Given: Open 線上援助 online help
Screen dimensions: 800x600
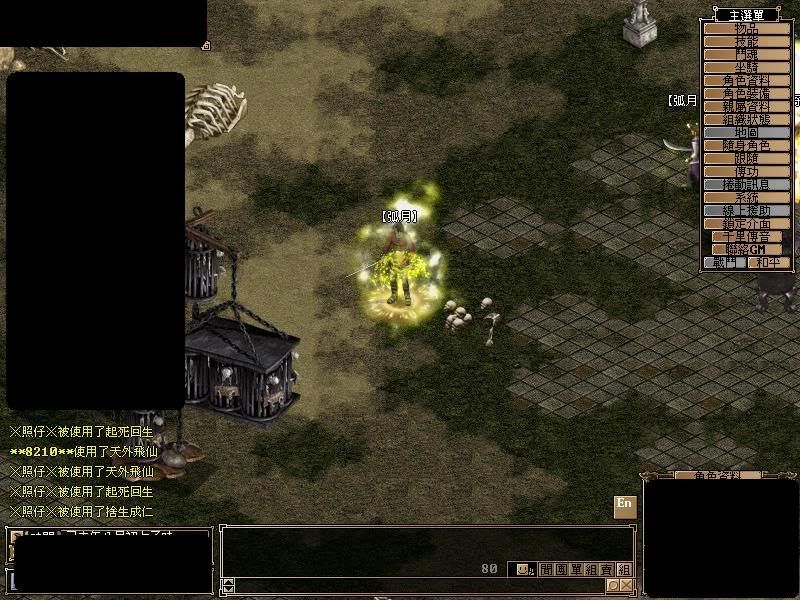Looking at the screenshot, I should click(747, 210).
